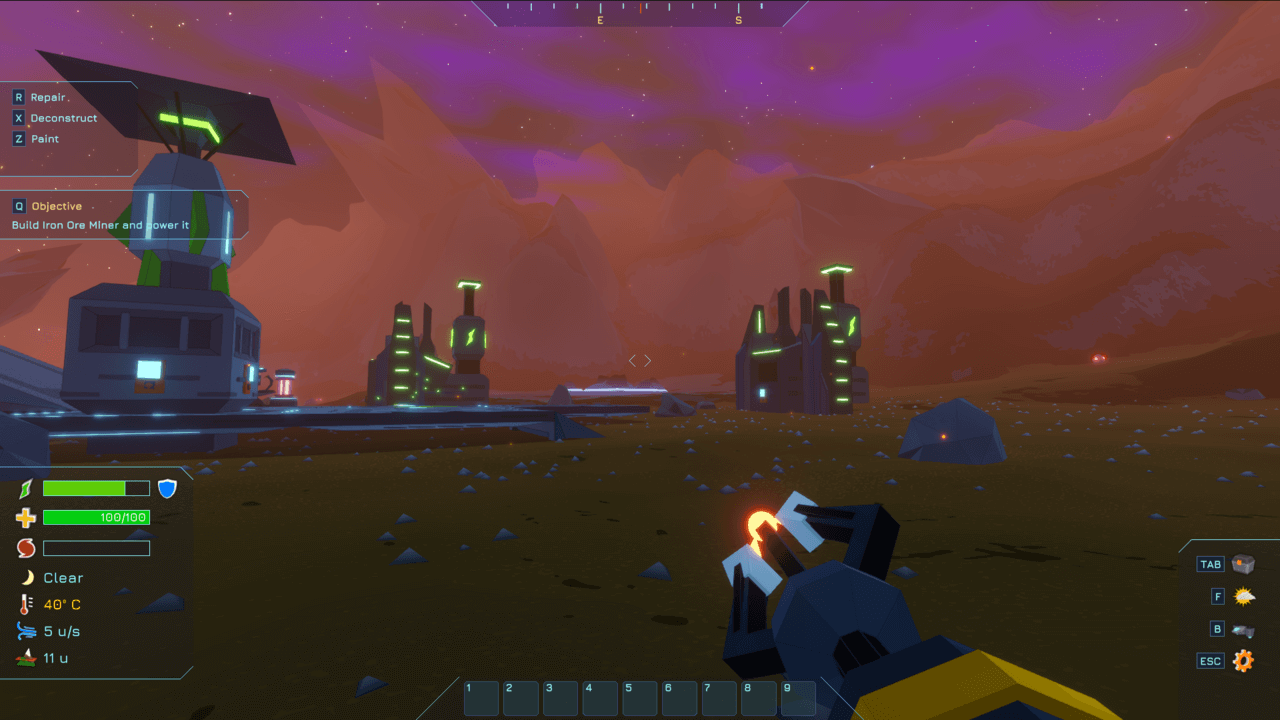Open the inventory chest icon
The width and height of the screenshot is (1280, 720).
click(1243, 564)
